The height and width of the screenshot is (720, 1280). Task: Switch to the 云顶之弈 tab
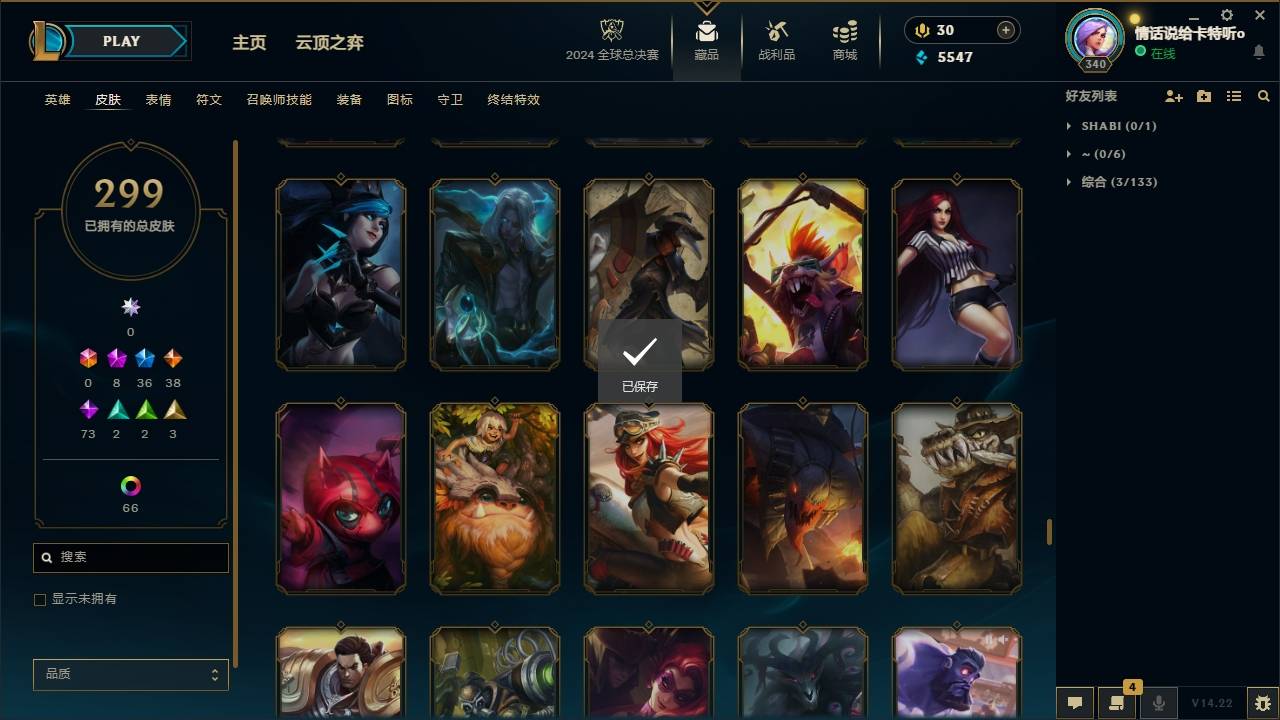330,43
